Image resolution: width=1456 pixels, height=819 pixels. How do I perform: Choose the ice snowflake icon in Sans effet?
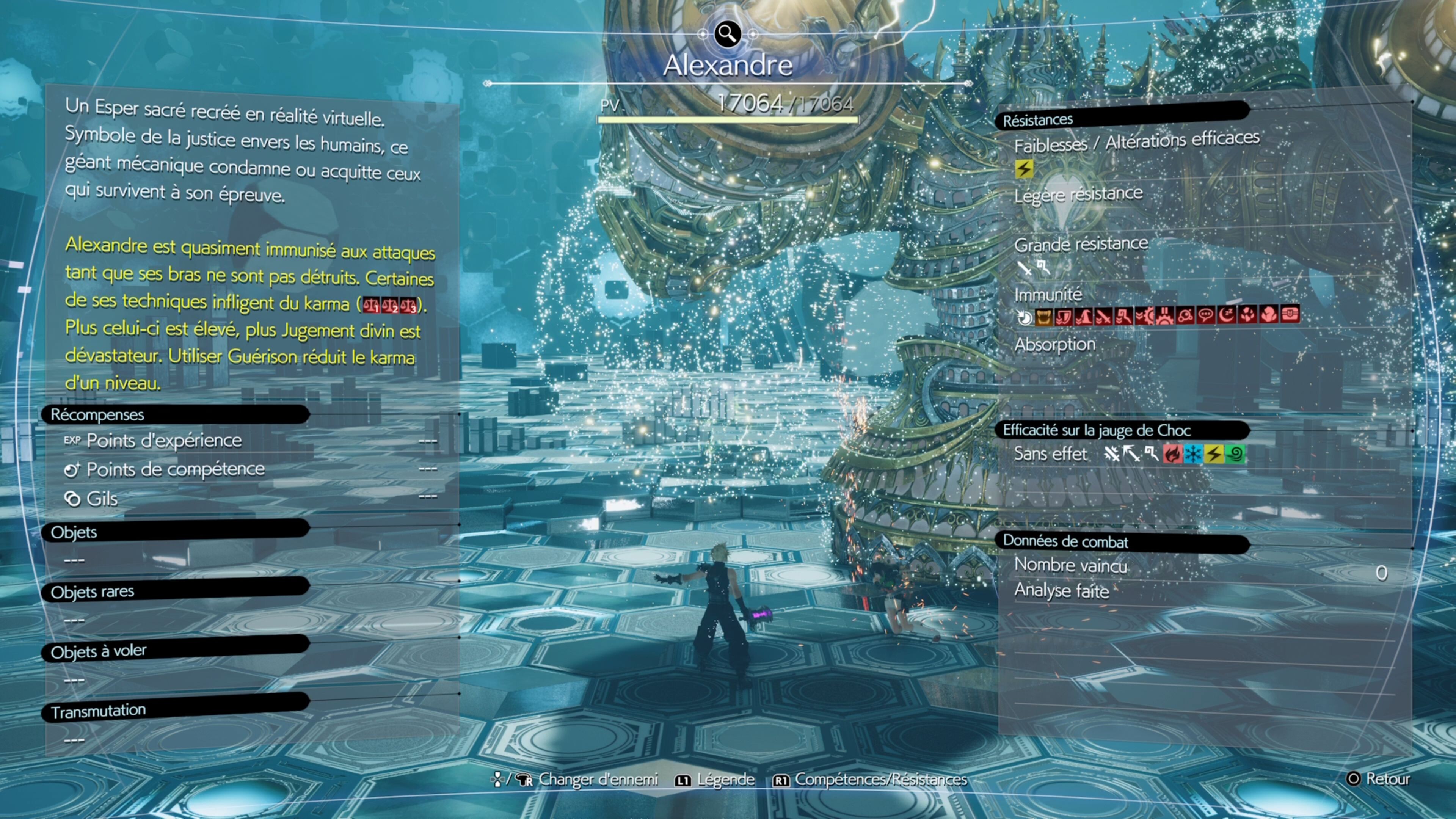tap(1193, 454)
